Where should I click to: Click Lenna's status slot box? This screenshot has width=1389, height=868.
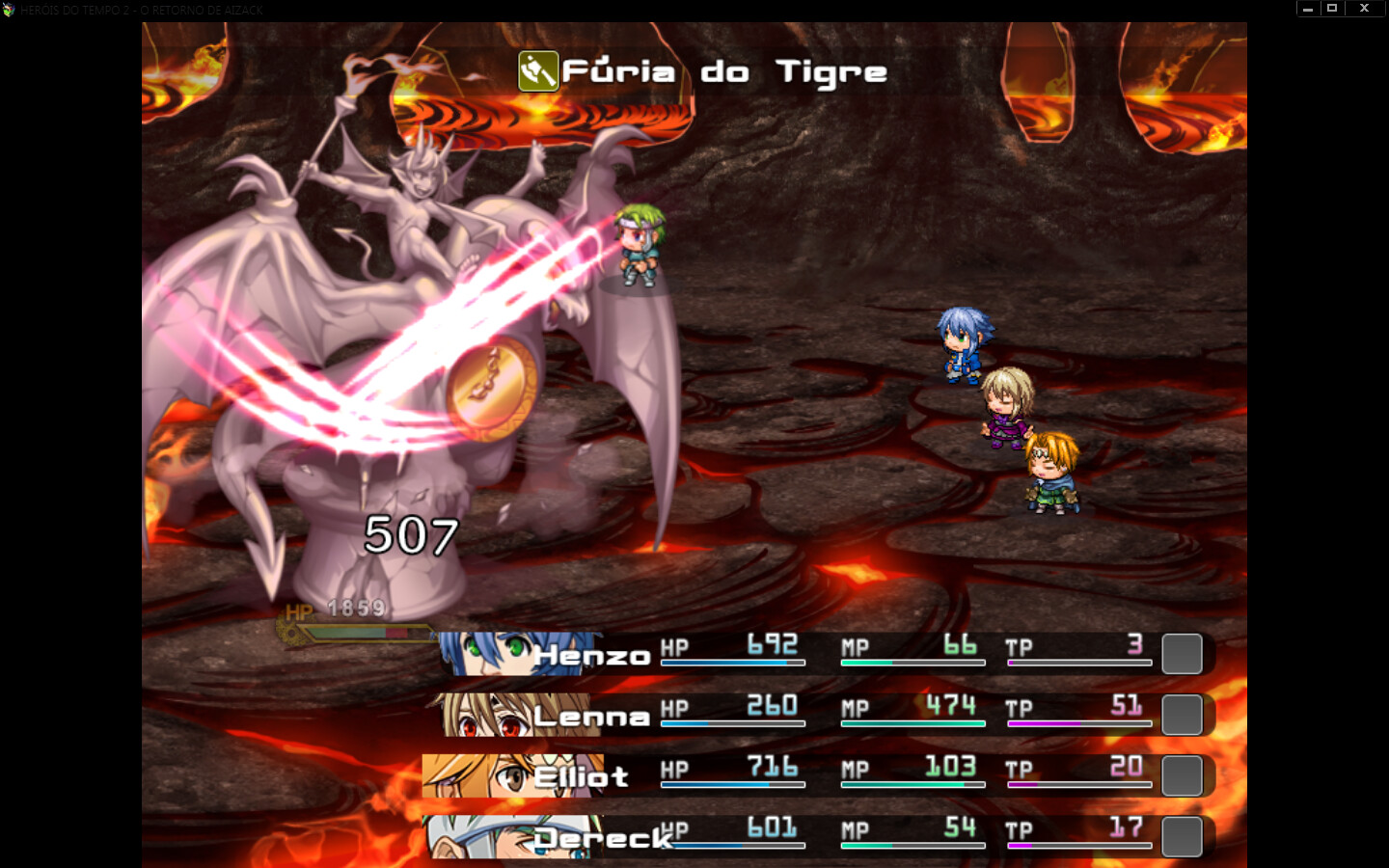[1183, 715]
